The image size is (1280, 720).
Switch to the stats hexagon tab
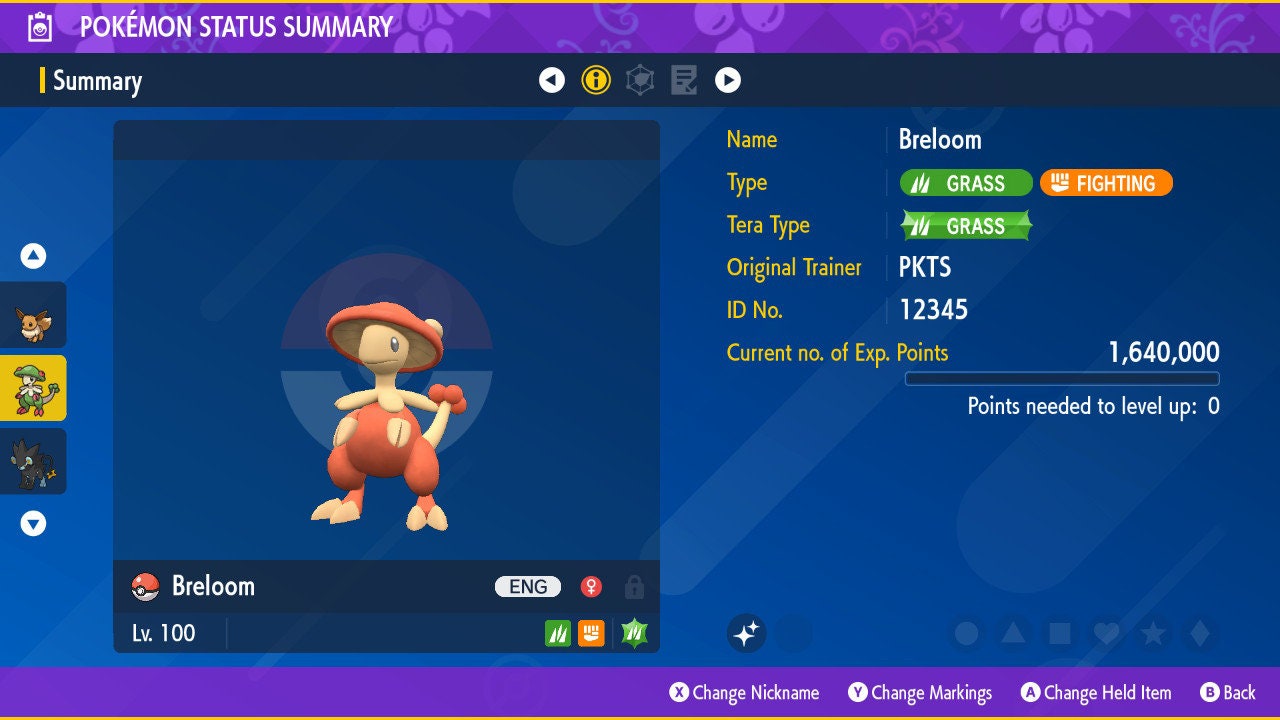tap(640, 80)
